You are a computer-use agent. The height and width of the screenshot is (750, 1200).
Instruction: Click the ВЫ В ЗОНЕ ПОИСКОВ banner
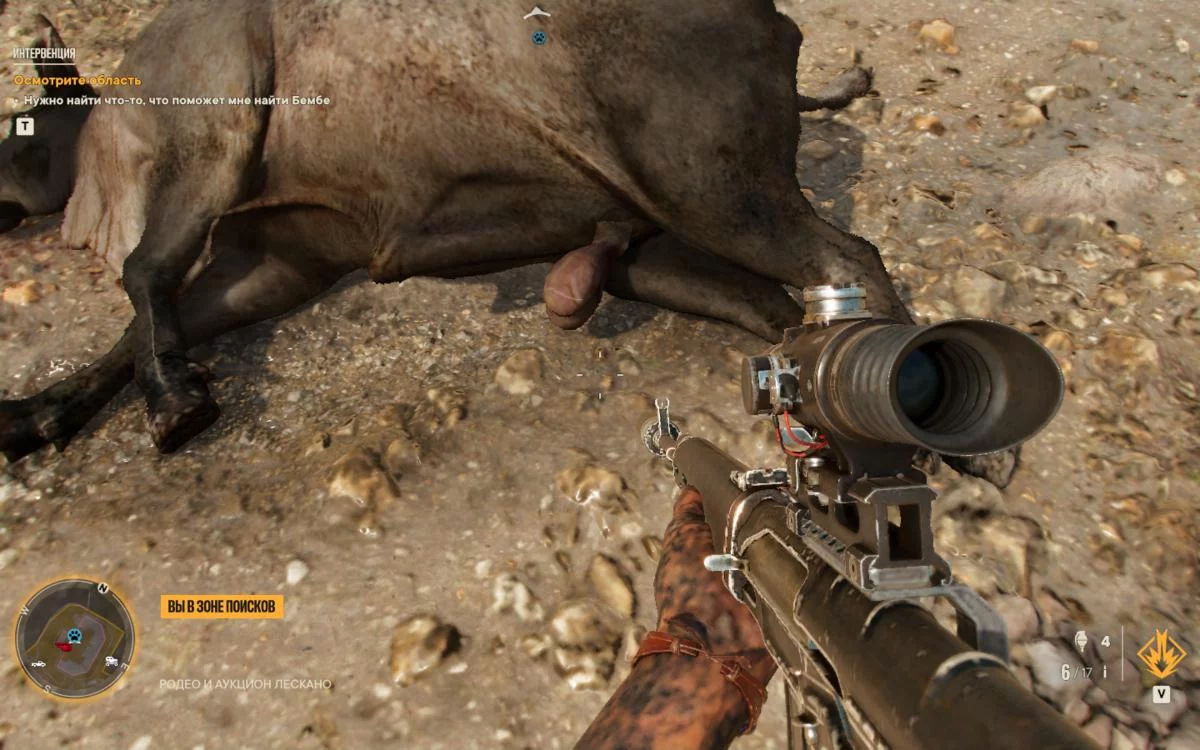coord(222,607)
